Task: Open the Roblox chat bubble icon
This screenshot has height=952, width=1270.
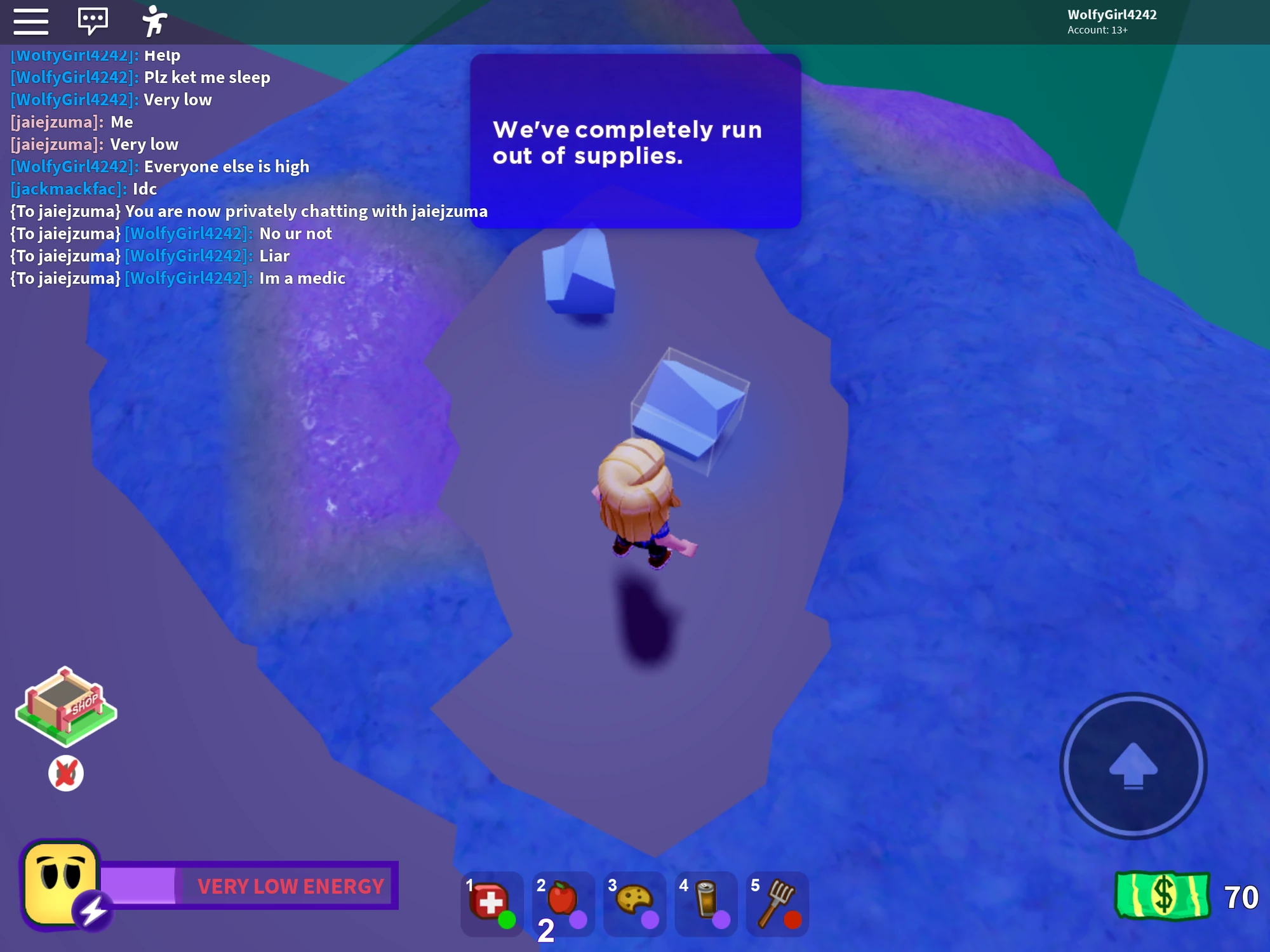Action: point(92,21)
